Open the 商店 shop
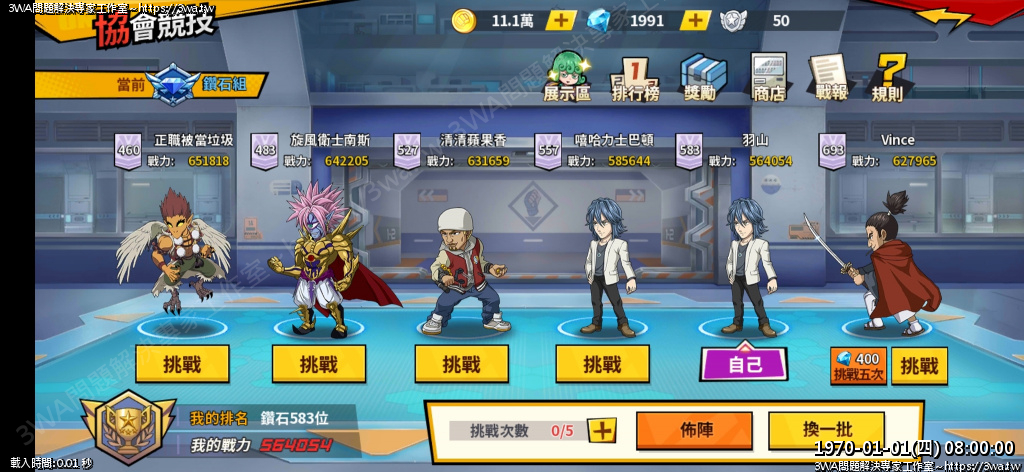 768,78
